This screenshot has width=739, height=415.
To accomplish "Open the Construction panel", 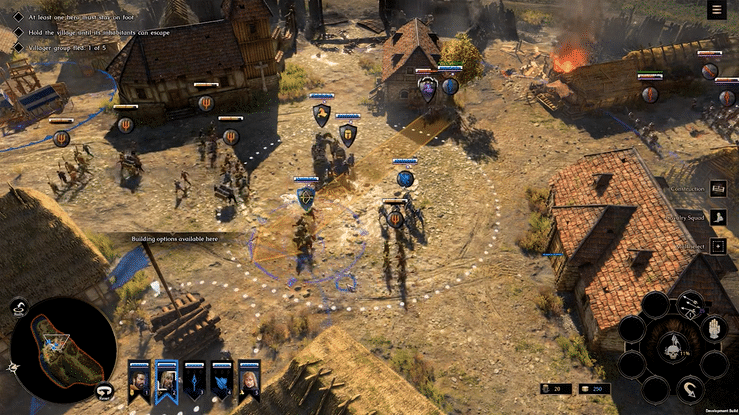I will pos(718,189).
